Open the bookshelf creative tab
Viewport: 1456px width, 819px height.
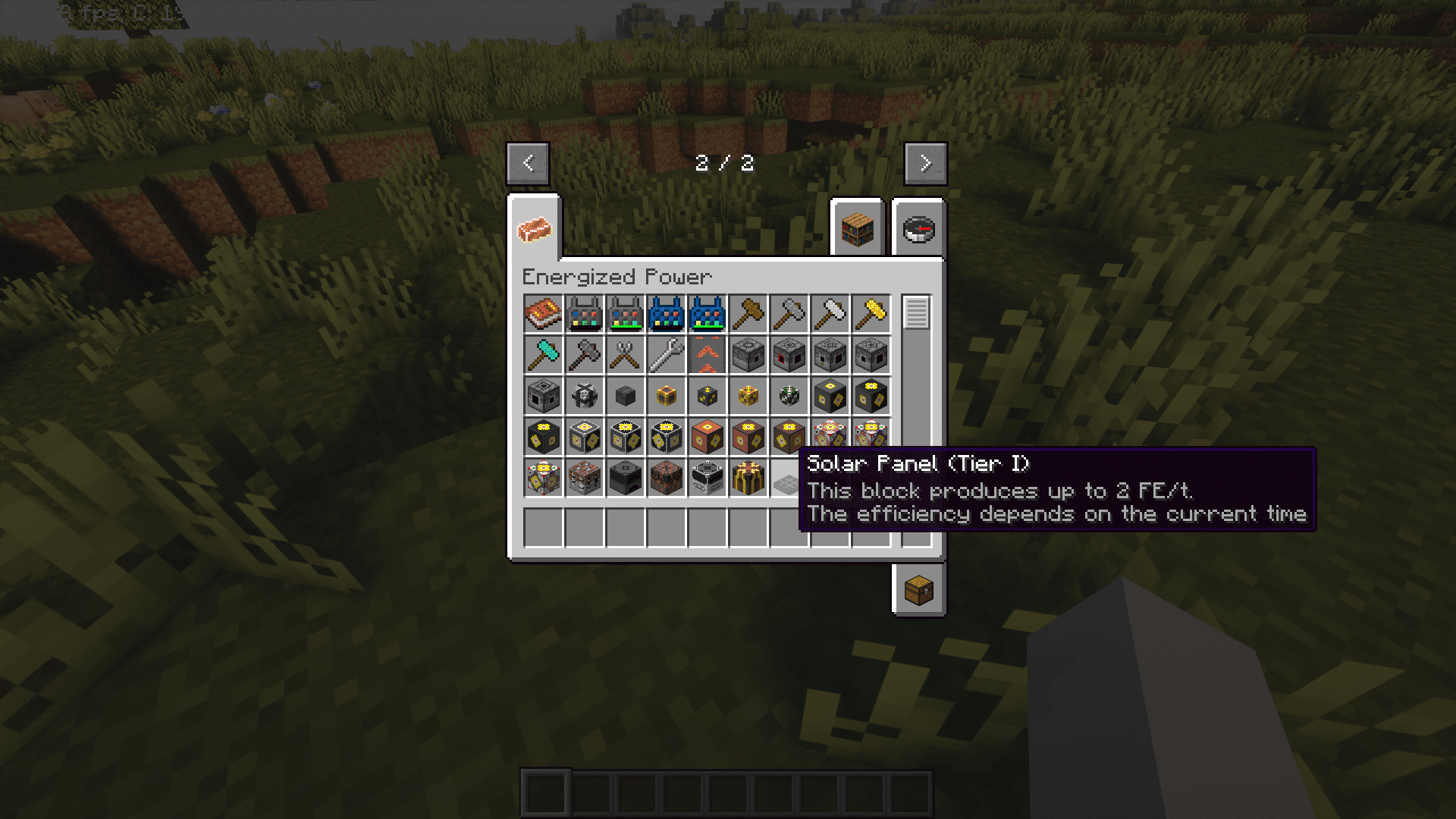pyautogui.click(x=857, y=229)
